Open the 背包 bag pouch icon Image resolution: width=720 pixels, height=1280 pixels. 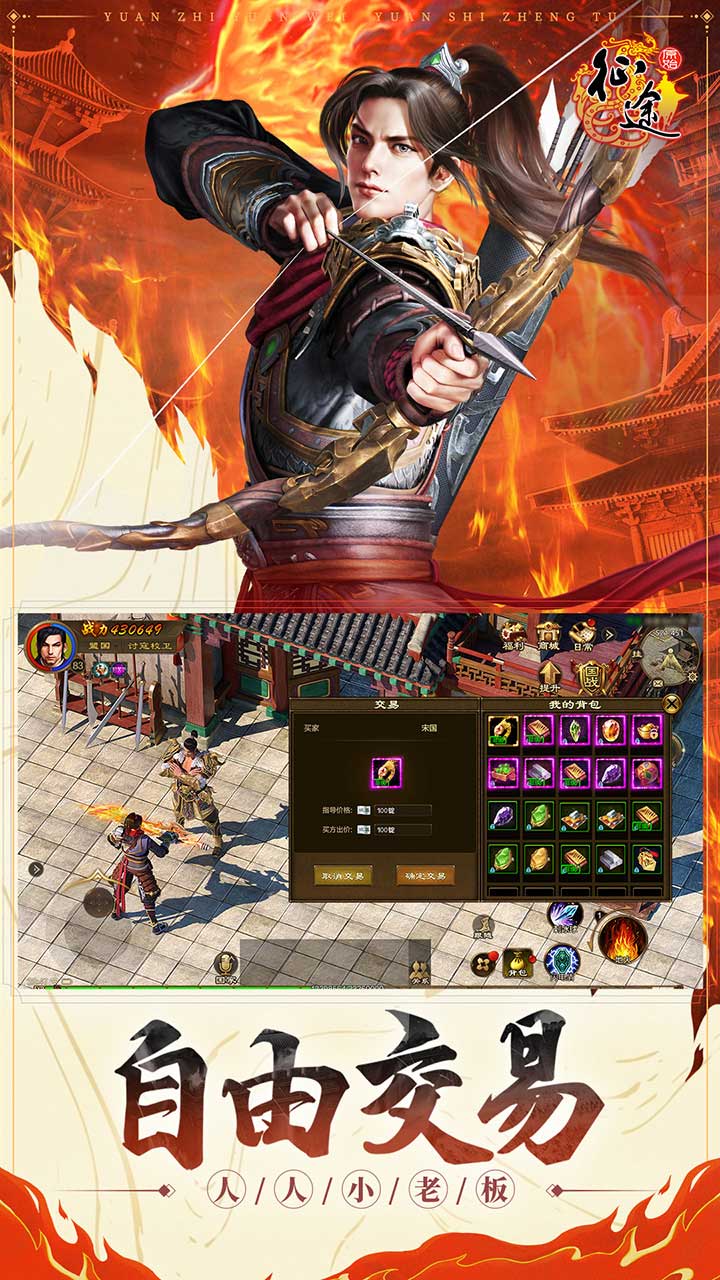(x=517, y=964)
